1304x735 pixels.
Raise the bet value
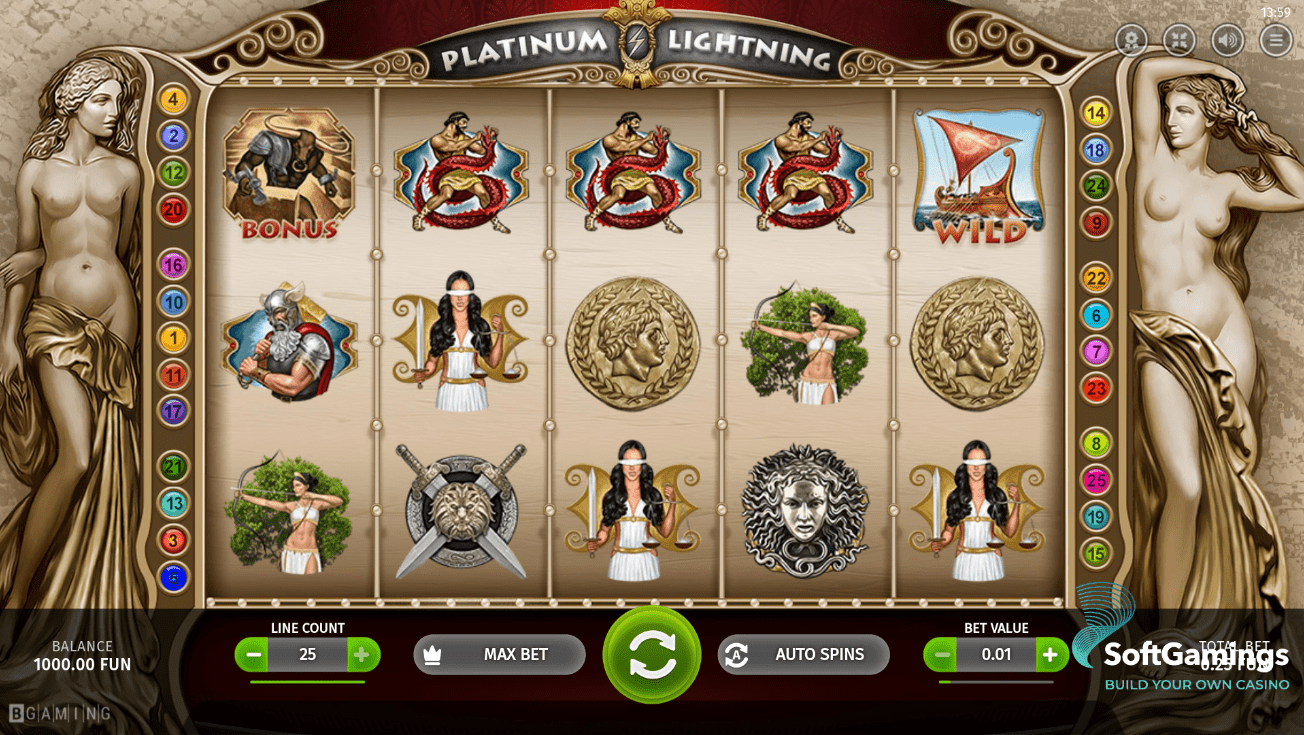[1050, 655]
